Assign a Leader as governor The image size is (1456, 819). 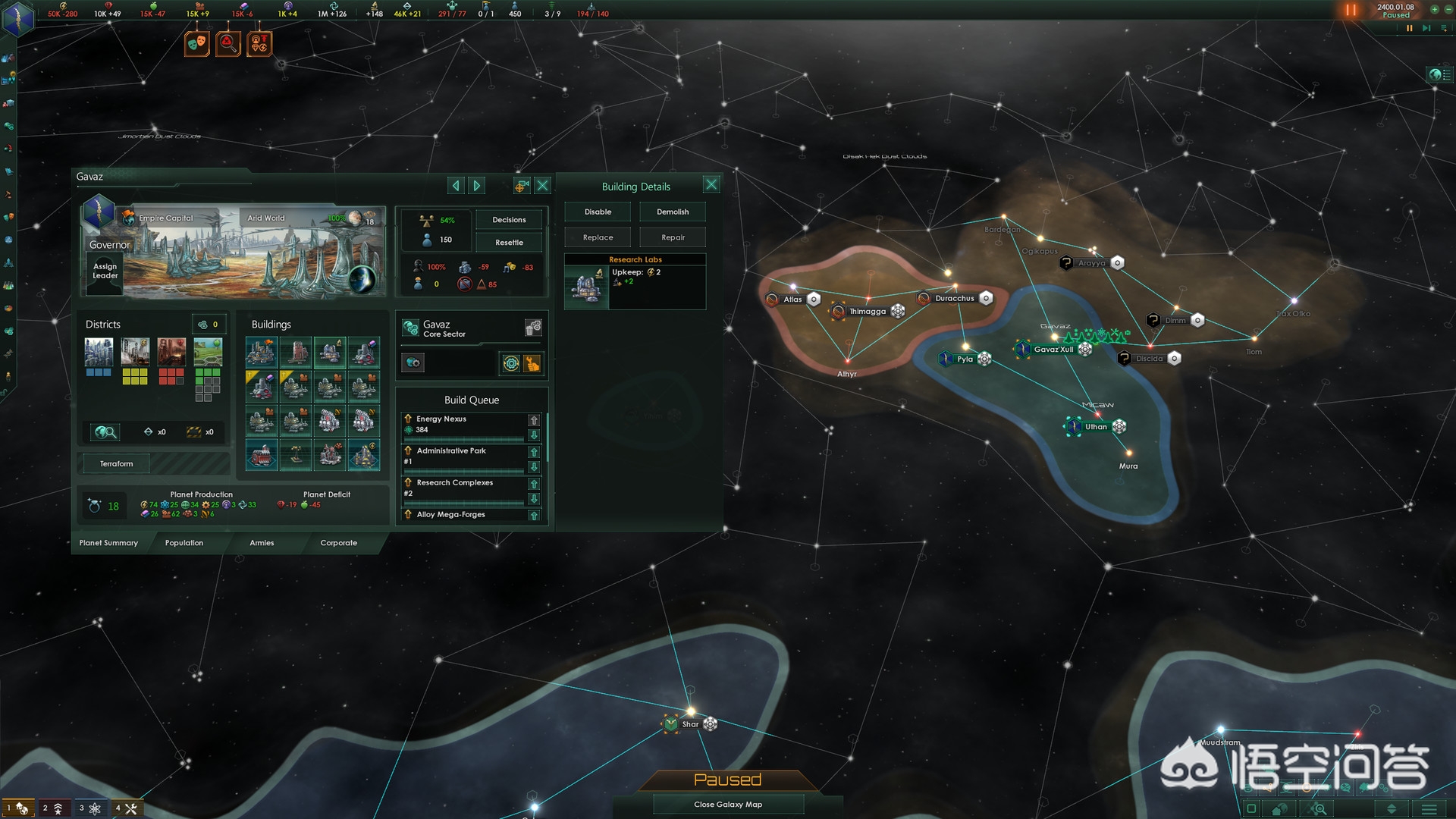[105, 271]
